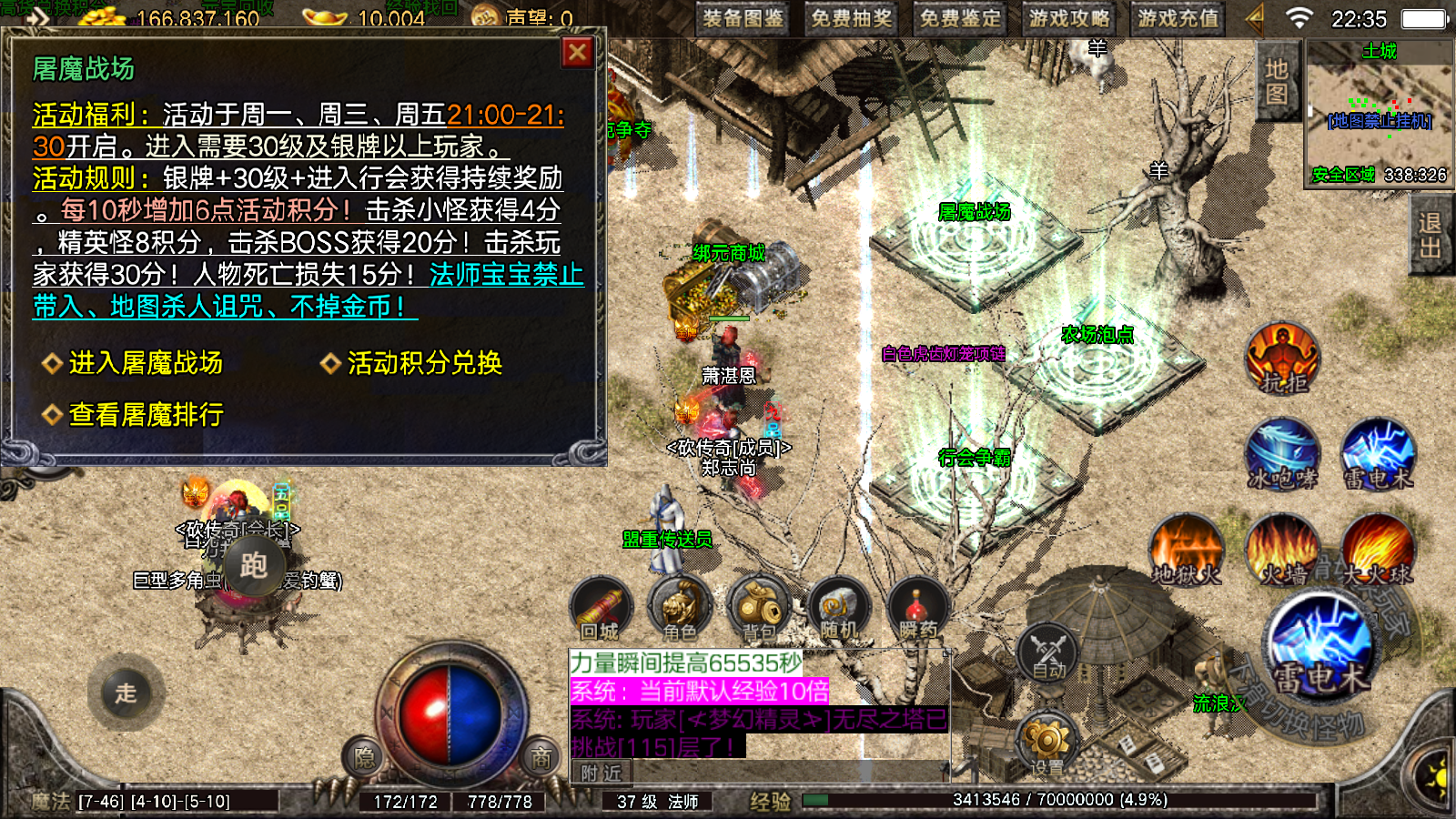Screen dimensions: 1456x819
Task: Click the 免费抽奖 button
Action: [851, 19]
